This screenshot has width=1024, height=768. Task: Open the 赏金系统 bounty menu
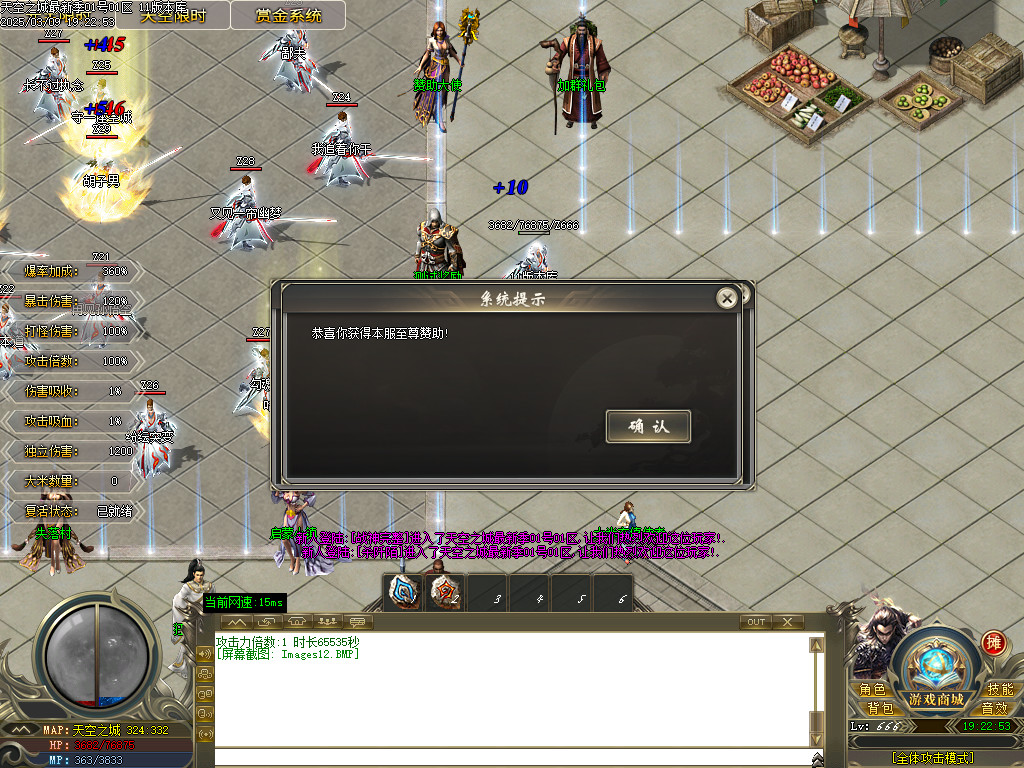pyautogui.click(x=288, y=15)
